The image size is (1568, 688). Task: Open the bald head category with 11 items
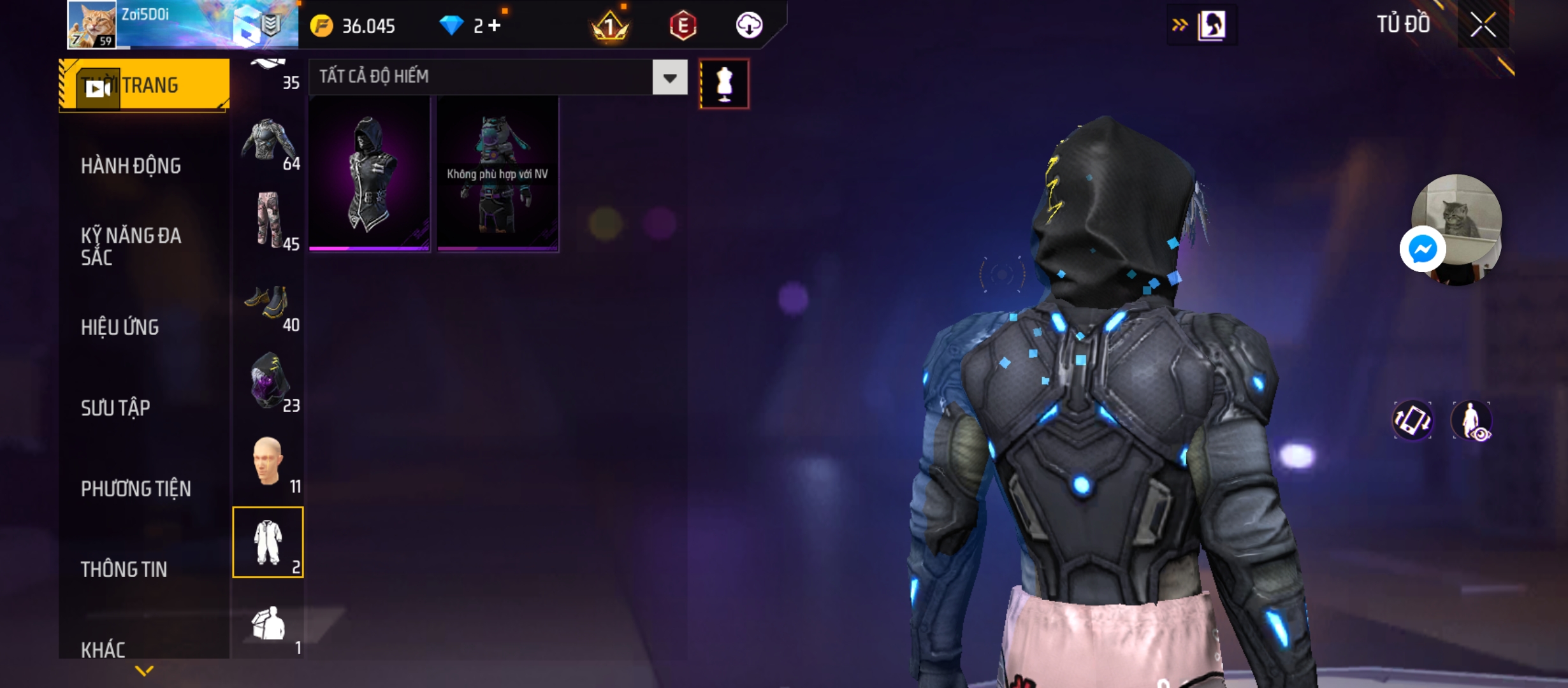(x=268, y=462)
